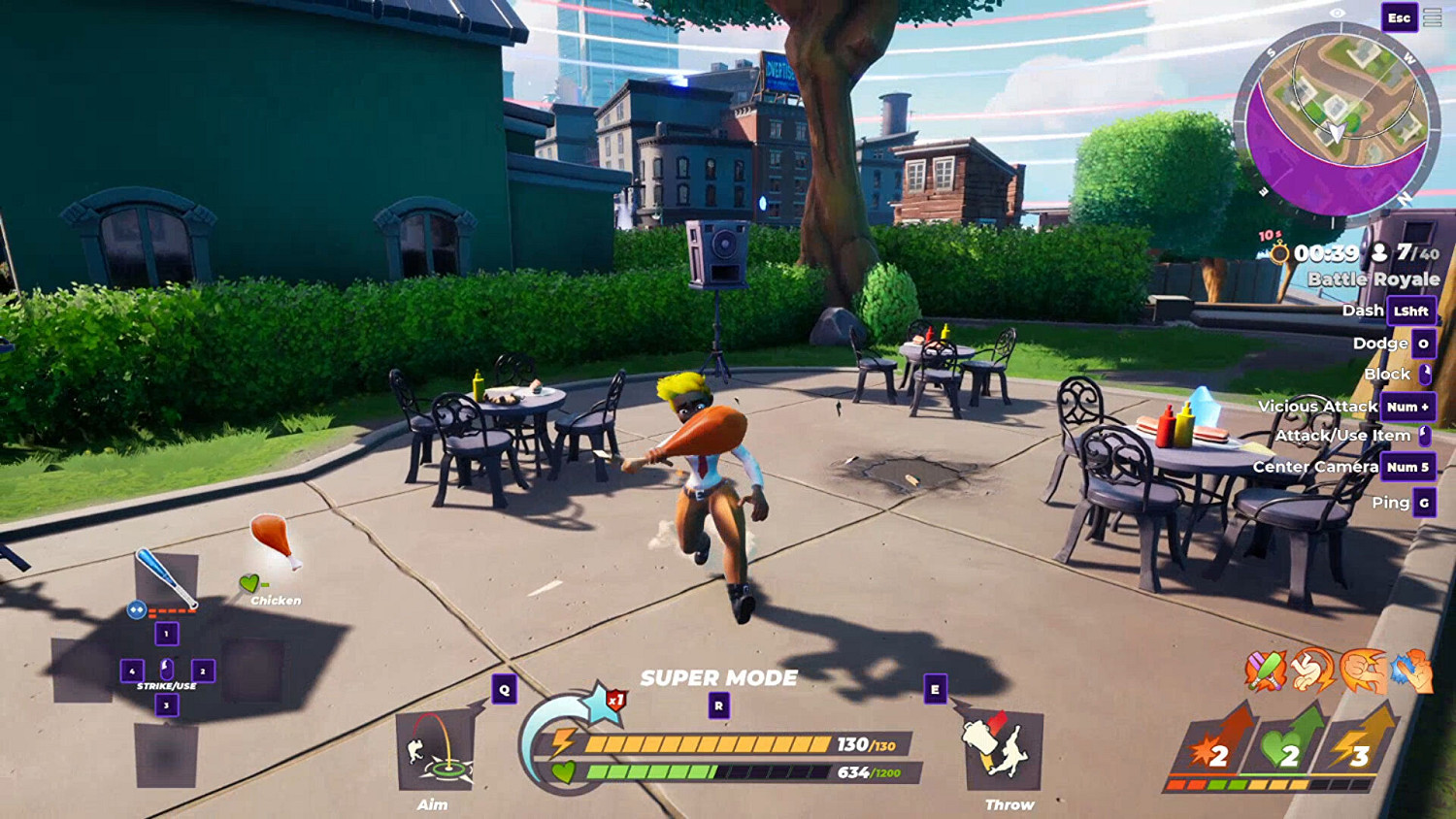Click the circular minimap

click(1337, 119)
